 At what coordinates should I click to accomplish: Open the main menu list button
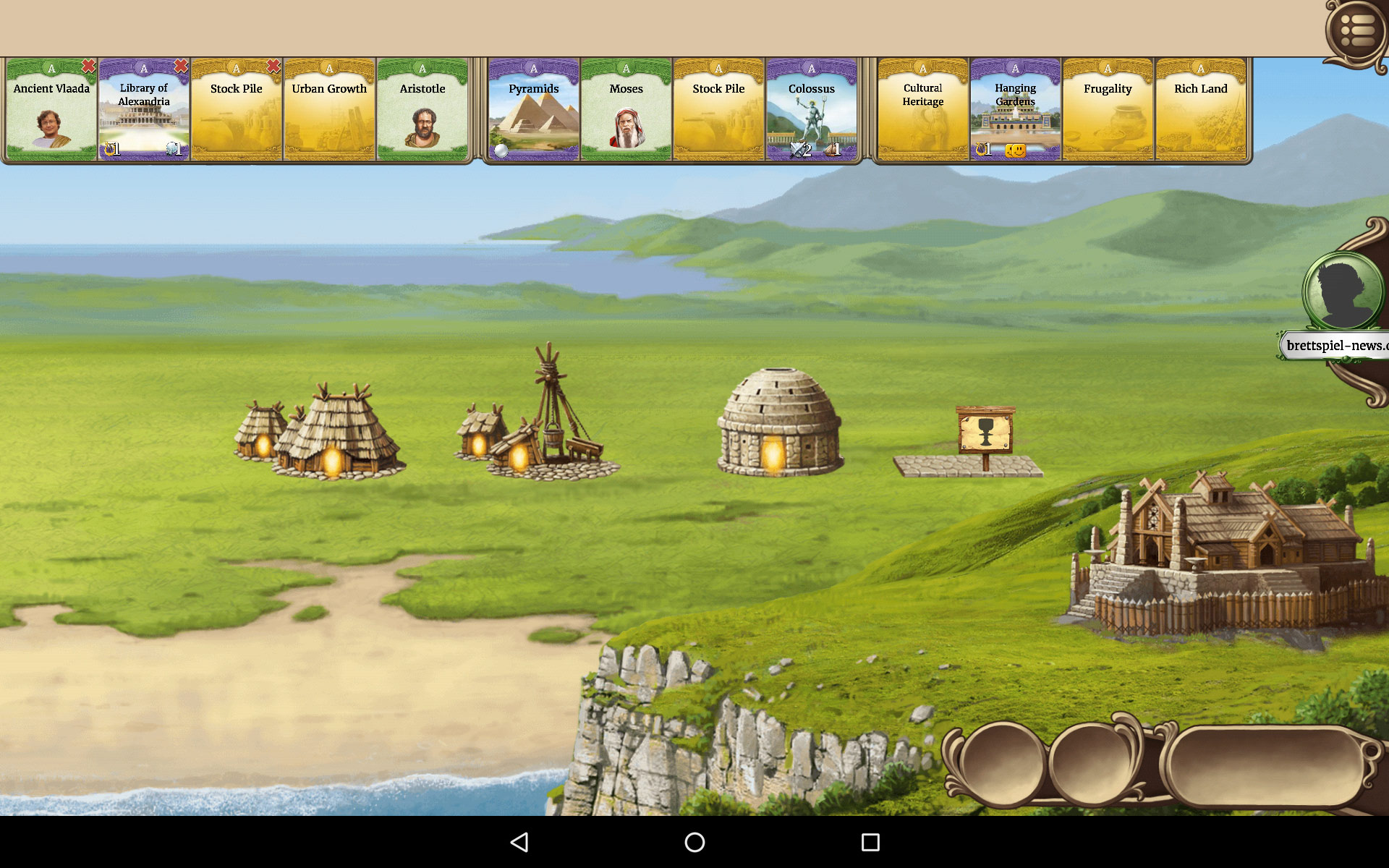coord(1357,30)
